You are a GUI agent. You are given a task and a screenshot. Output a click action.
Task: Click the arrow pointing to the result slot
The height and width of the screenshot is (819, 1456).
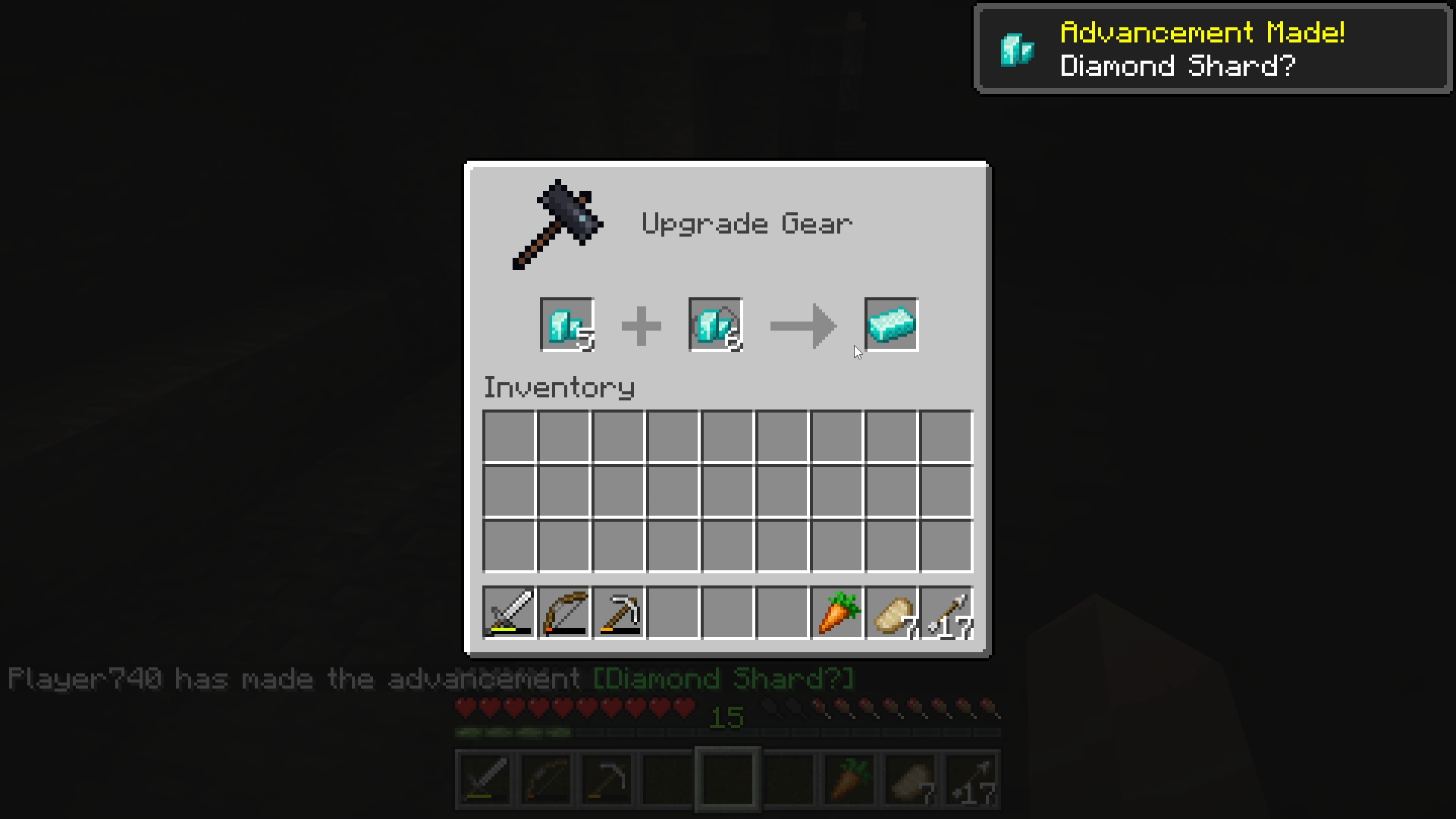click(x=804, y=325)
